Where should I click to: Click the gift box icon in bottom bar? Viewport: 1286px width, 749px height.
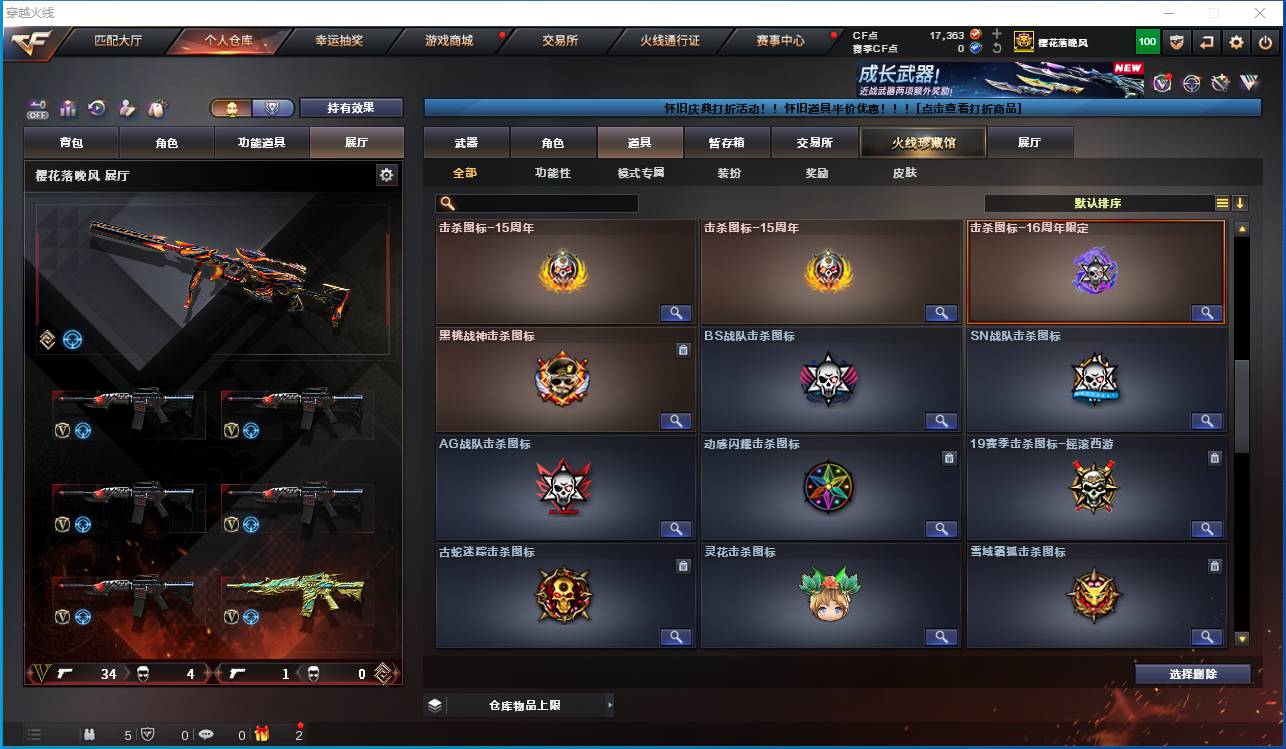(261, 736)
